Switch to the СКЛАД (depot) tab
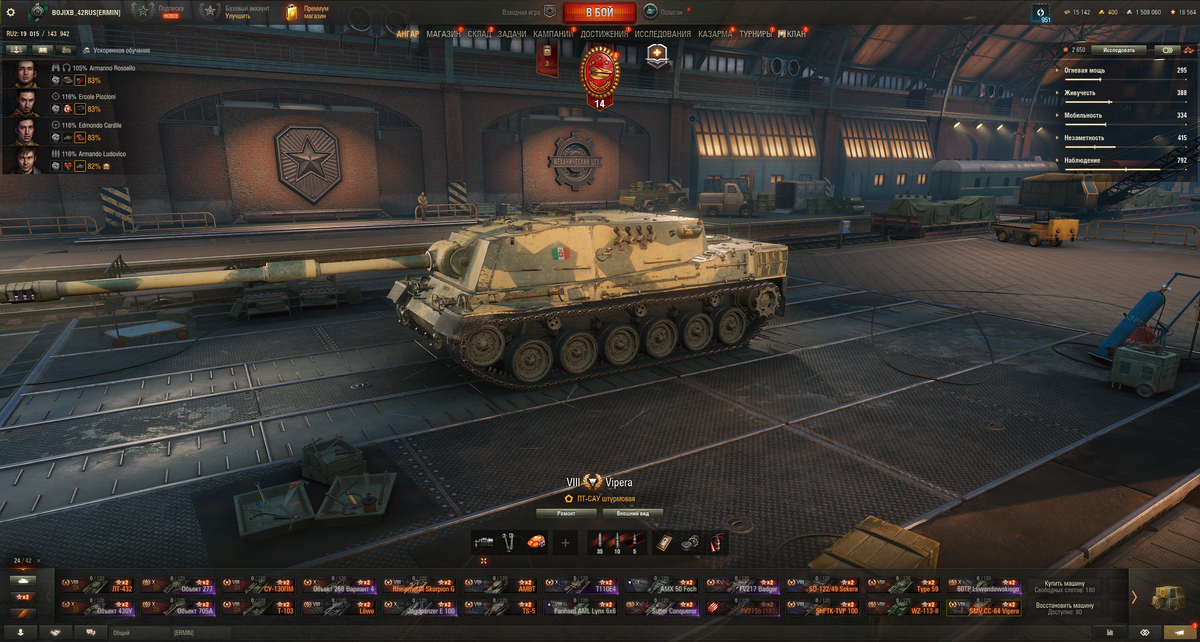 pyautogui.click(x=479, y=34)
